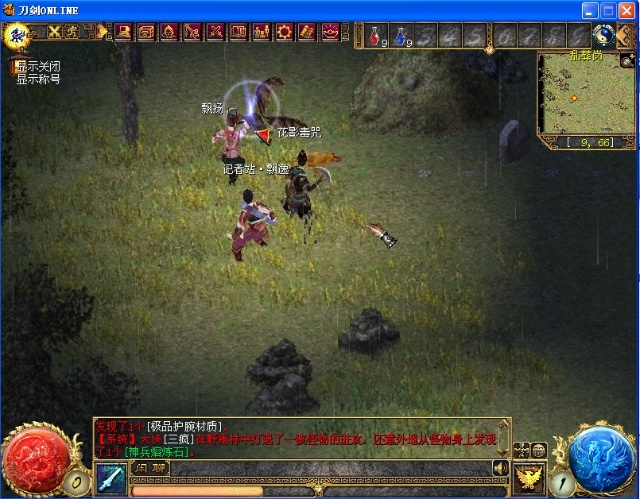Activate the sword skill icon near the red orb
The image size is (640, 499).
point(111,478)
